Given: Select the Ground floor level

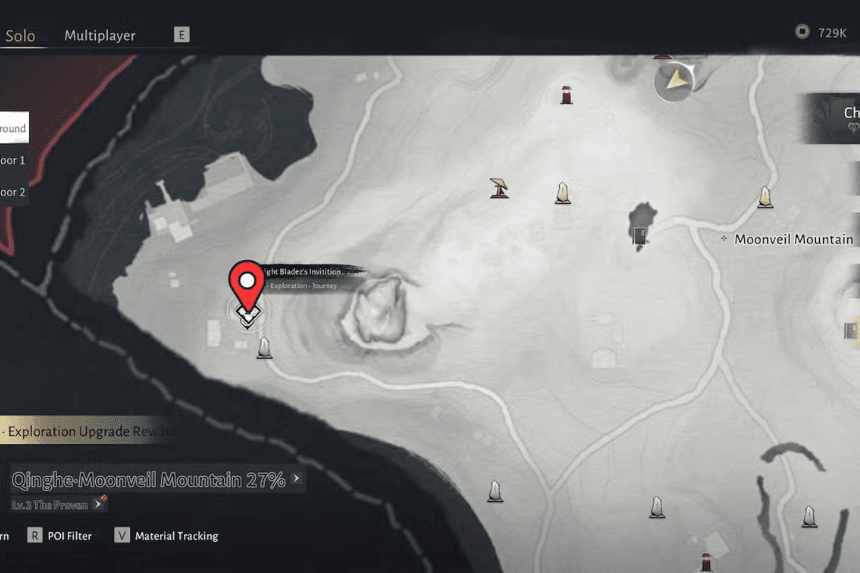Looking at the screenshot, I should tap(14, 128).
